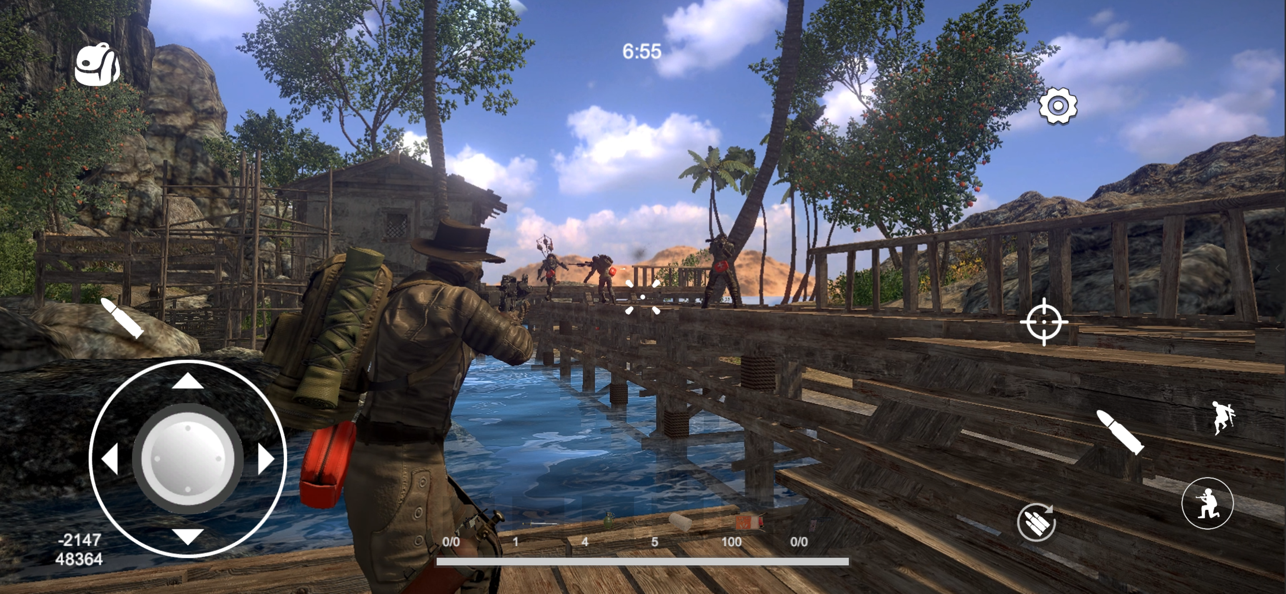
Task: Open the gear settings menu
Action: coord(1057,106)
